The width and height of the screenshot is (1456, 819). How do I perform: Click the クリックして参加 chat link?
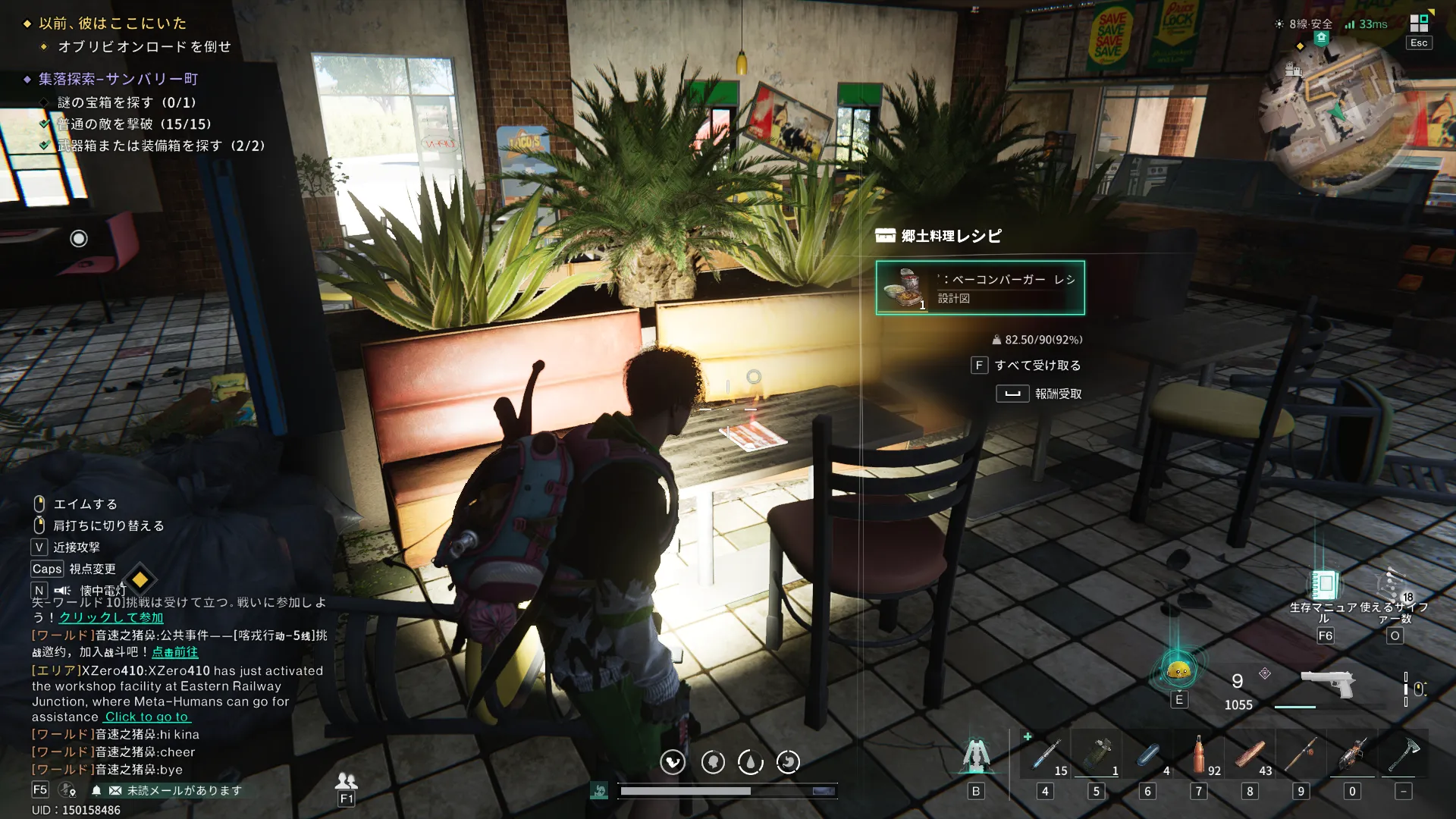[x=111, y=618]
